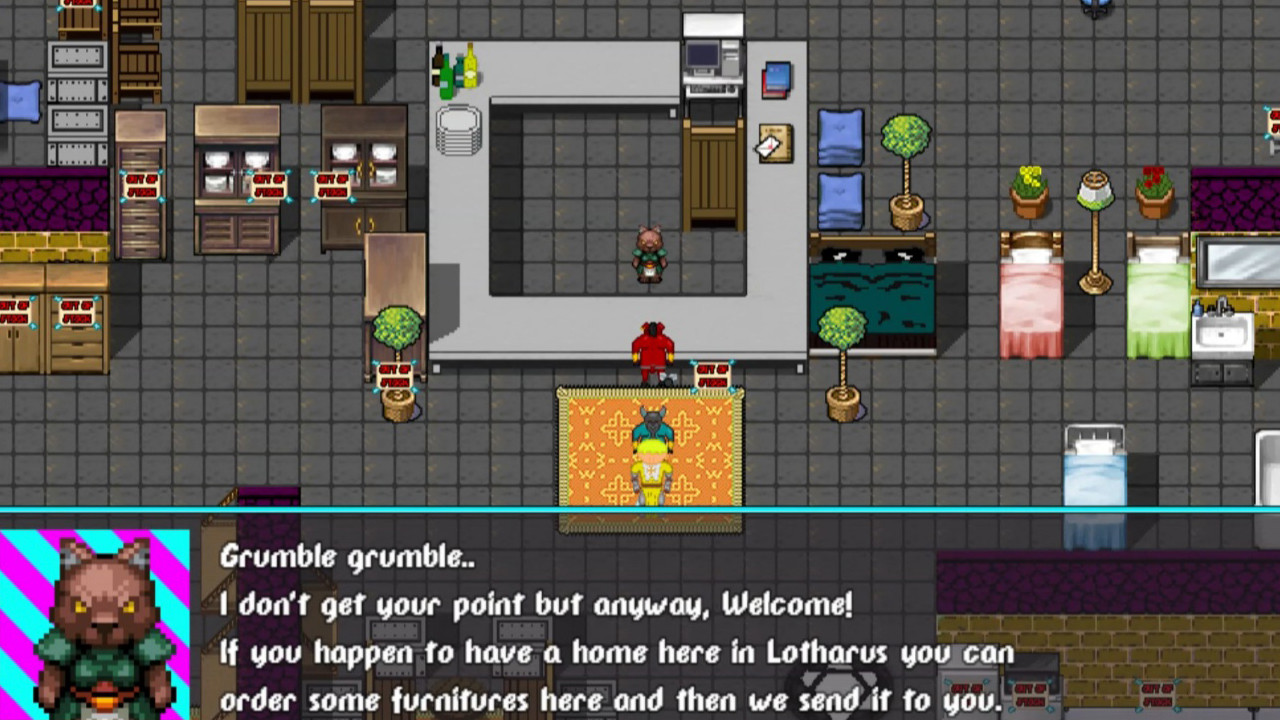Select the blue book display near the register
Screen dimensions: 1280x720
pos(777,80)
